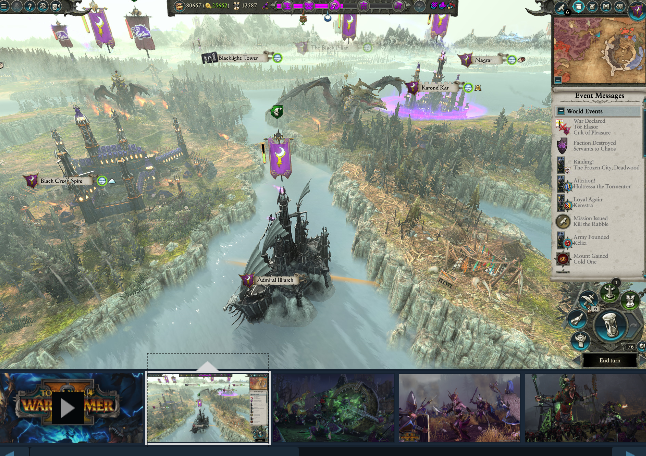Screen dimensions: 646x456
Task: Play the Warhammer II trailer video thumbnail
Action: (x=70, y=407)
